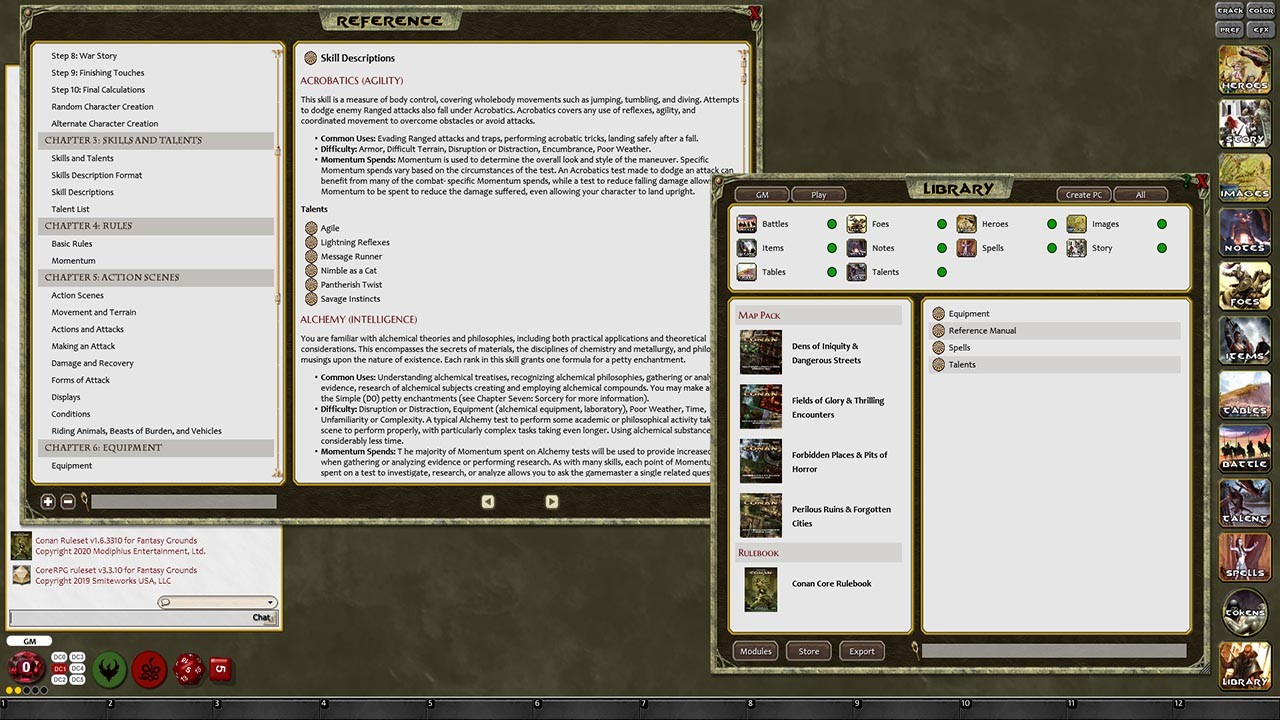Open the Store from the Library window
The width and height of the screenshot is (1280, 720).
[x=808, y=651]
